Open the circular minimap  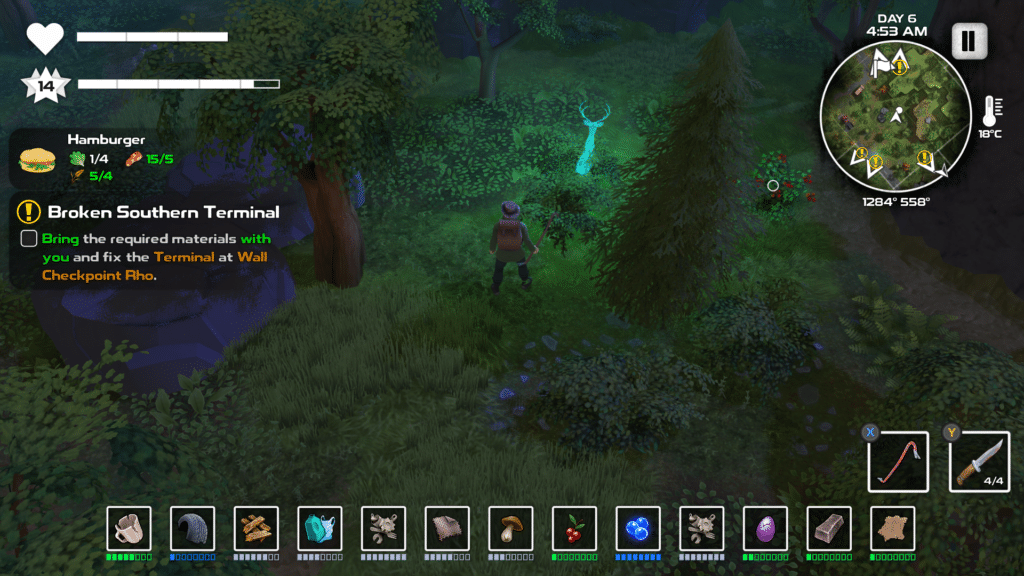(893, 117)
